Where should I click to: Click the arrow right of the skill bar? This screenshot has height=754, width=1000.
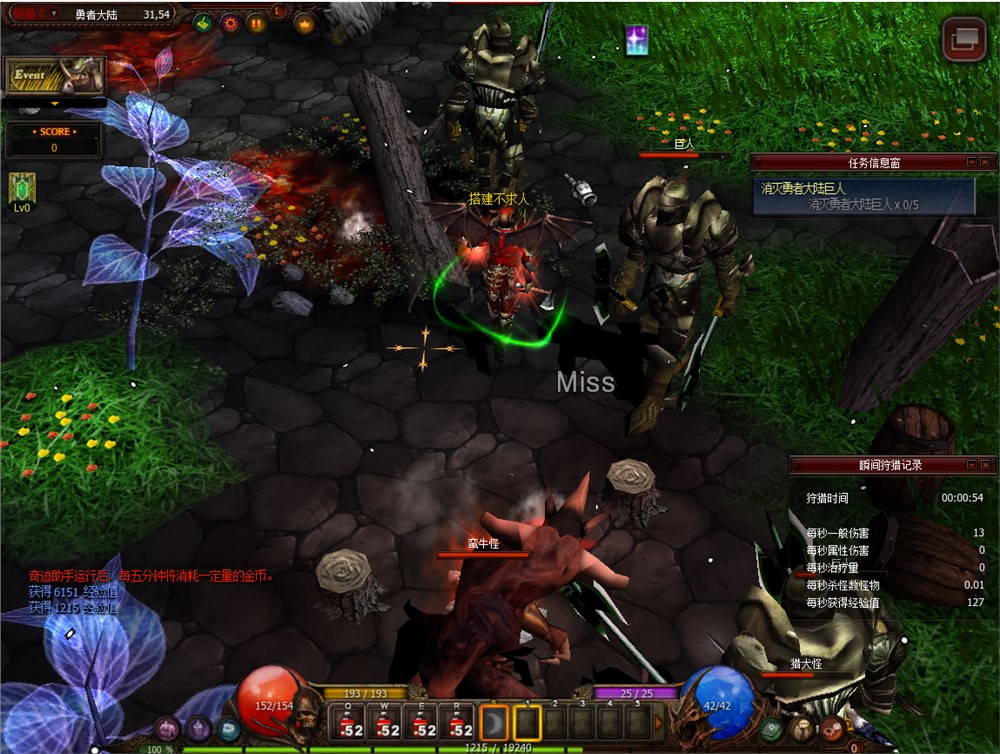[658, 722]
